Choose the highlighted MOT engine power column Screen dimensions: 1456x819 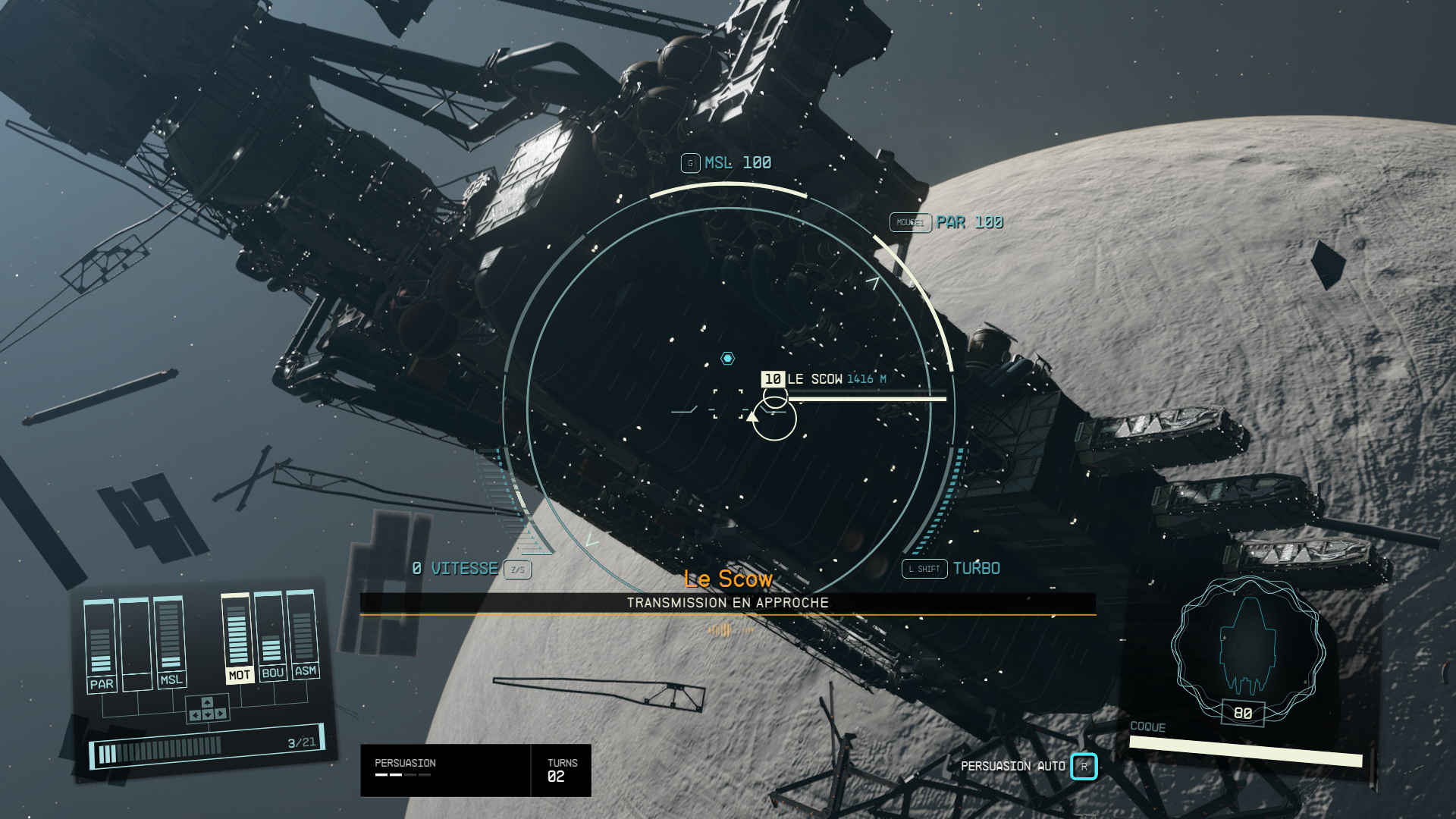(238, 639)
